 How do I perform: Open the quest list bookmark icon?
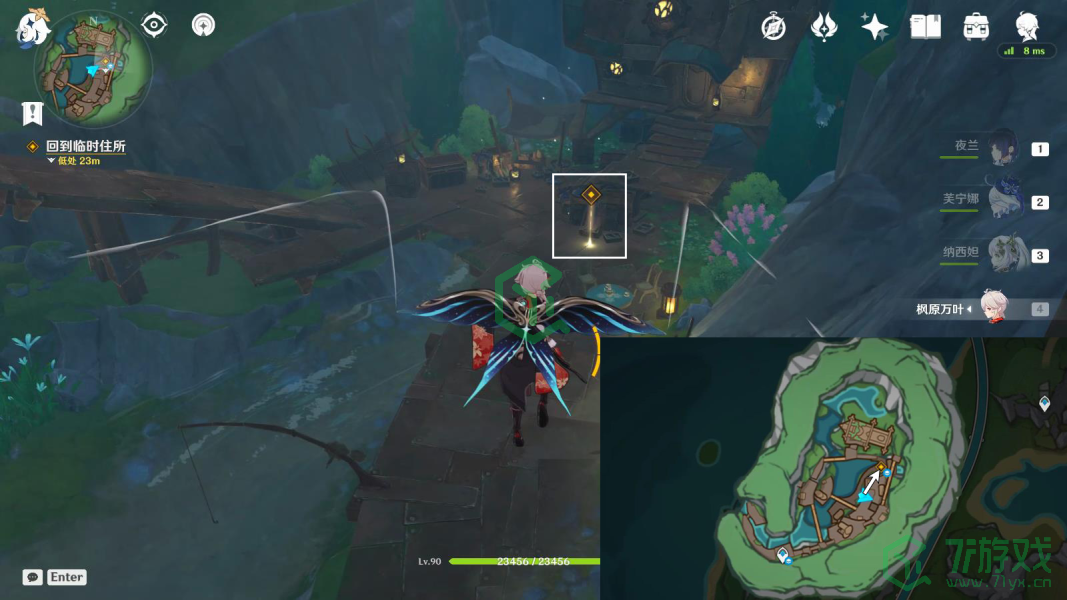[33, 113]
